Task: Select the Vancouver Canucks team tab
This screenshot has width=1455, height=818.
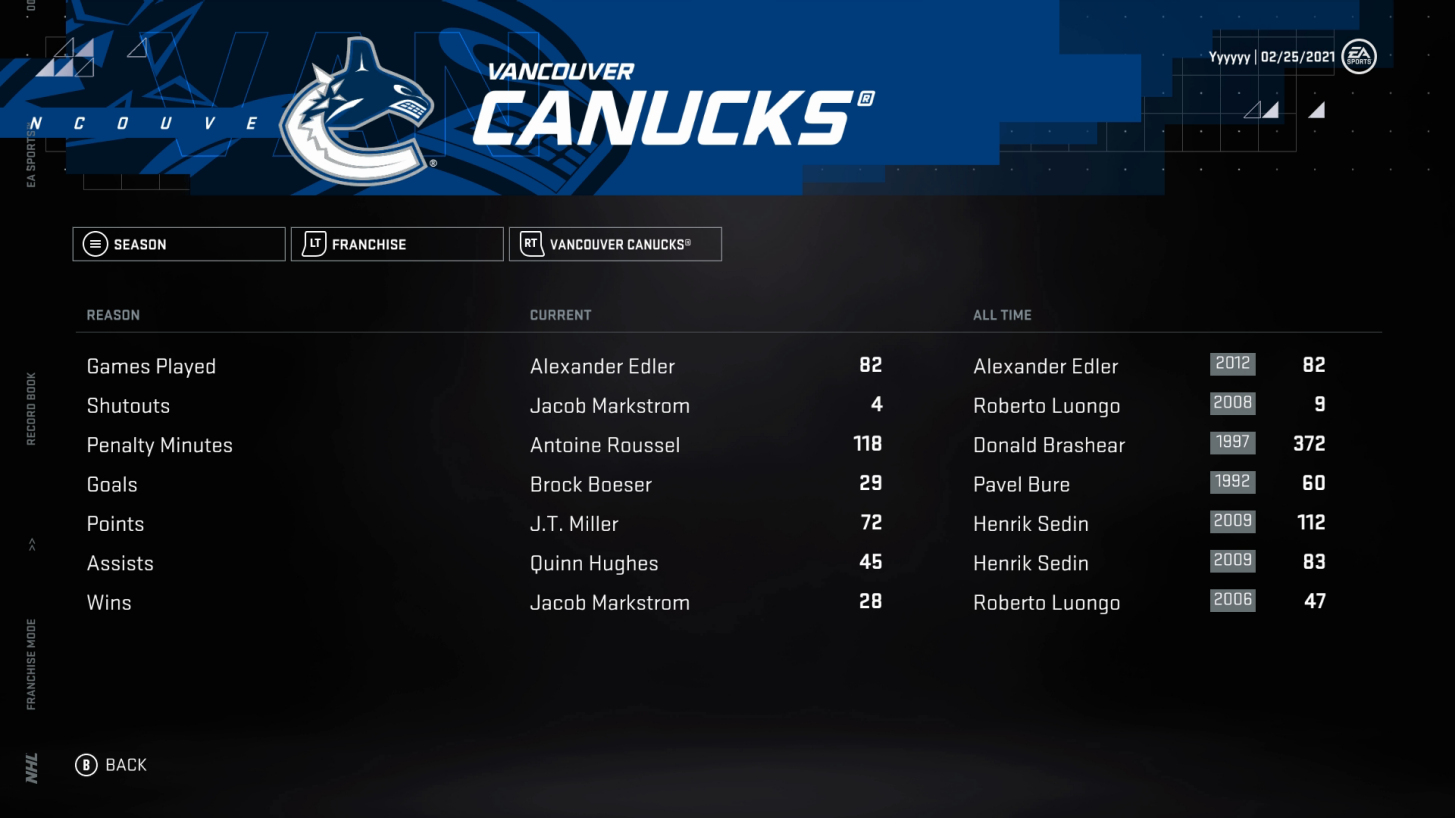Action: click(x=615, y=244)
